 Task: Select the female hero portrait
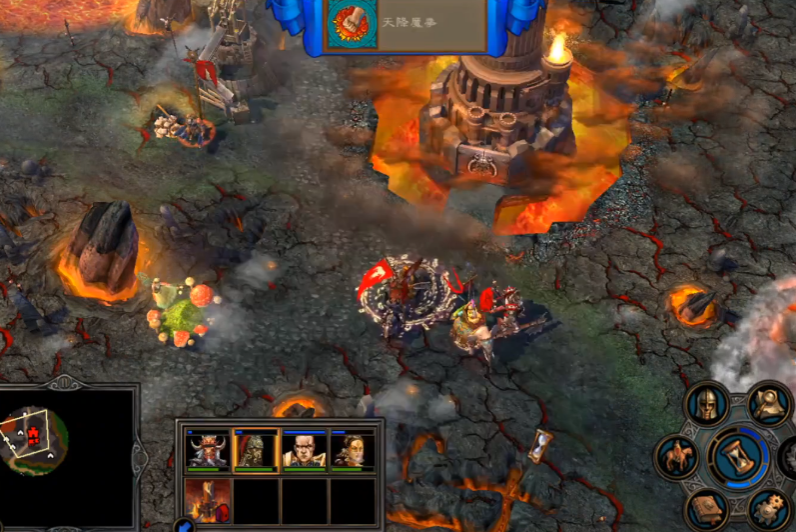pyautogui.click(x=352, y=451)
